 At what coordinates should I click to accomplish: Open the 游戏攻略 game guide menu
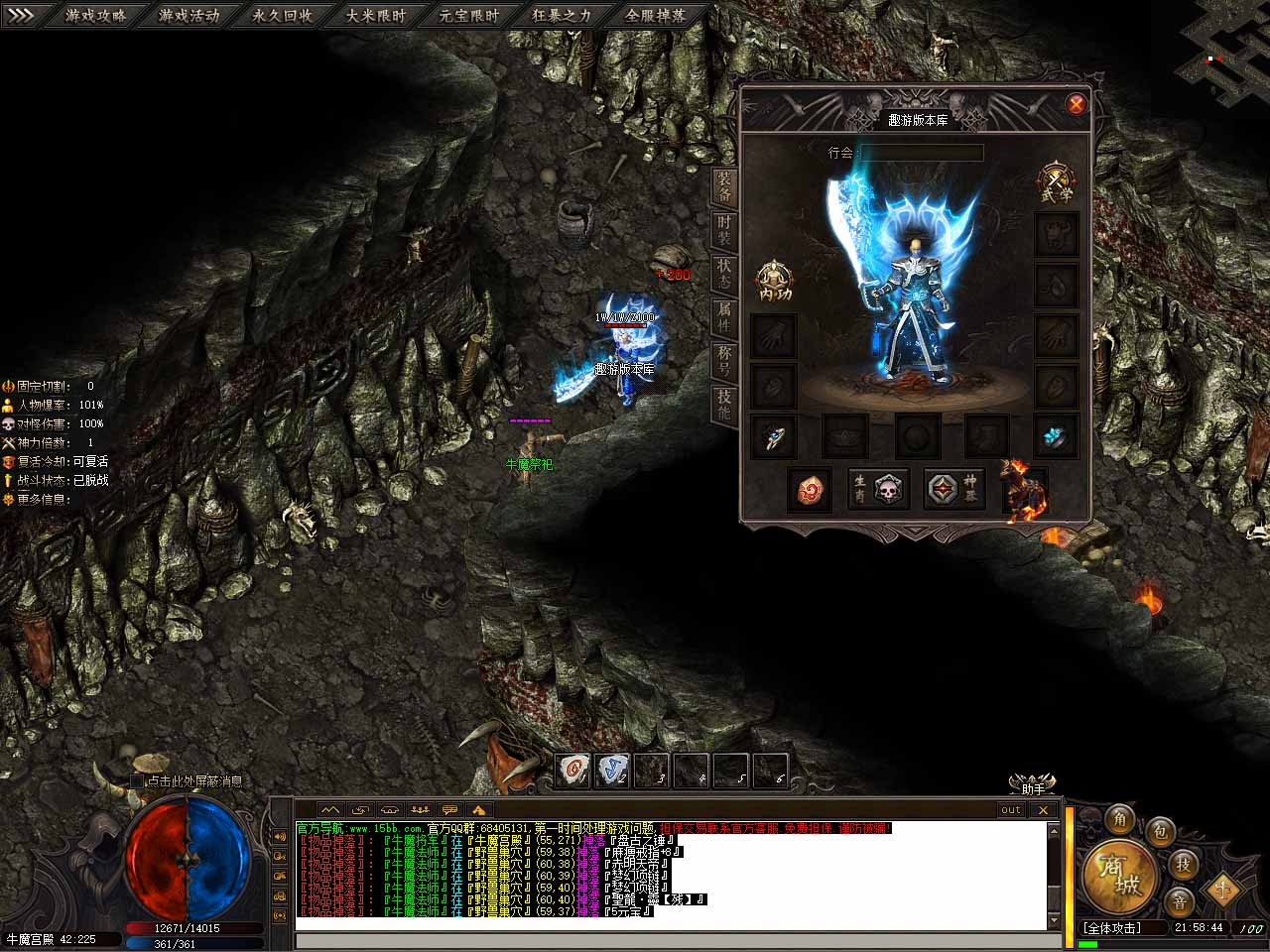pos(96,15)
